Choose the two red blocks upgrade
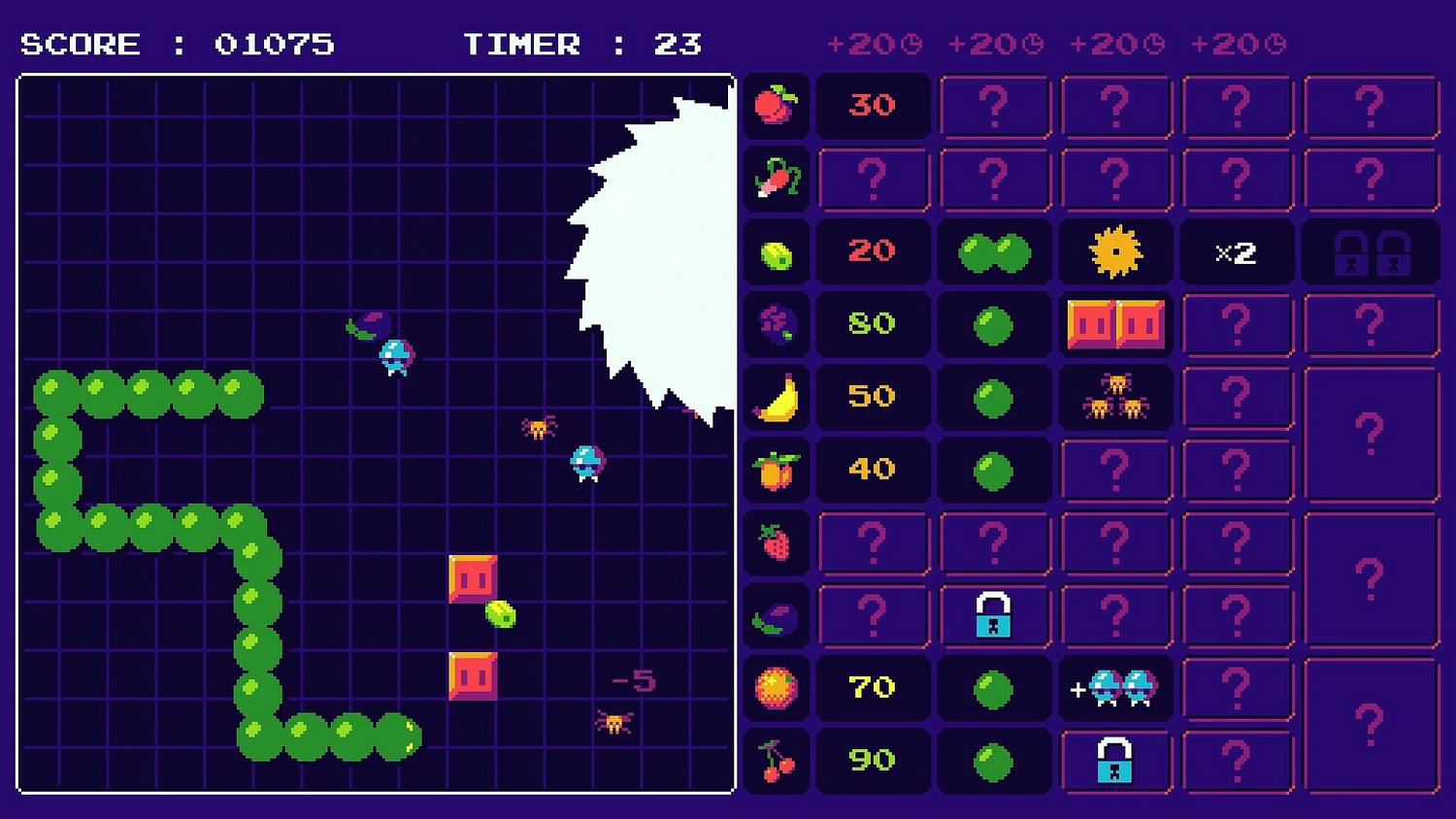The height and width of the screenshot is (819, 1456). pyautogui.click(x=1115, y=324)
